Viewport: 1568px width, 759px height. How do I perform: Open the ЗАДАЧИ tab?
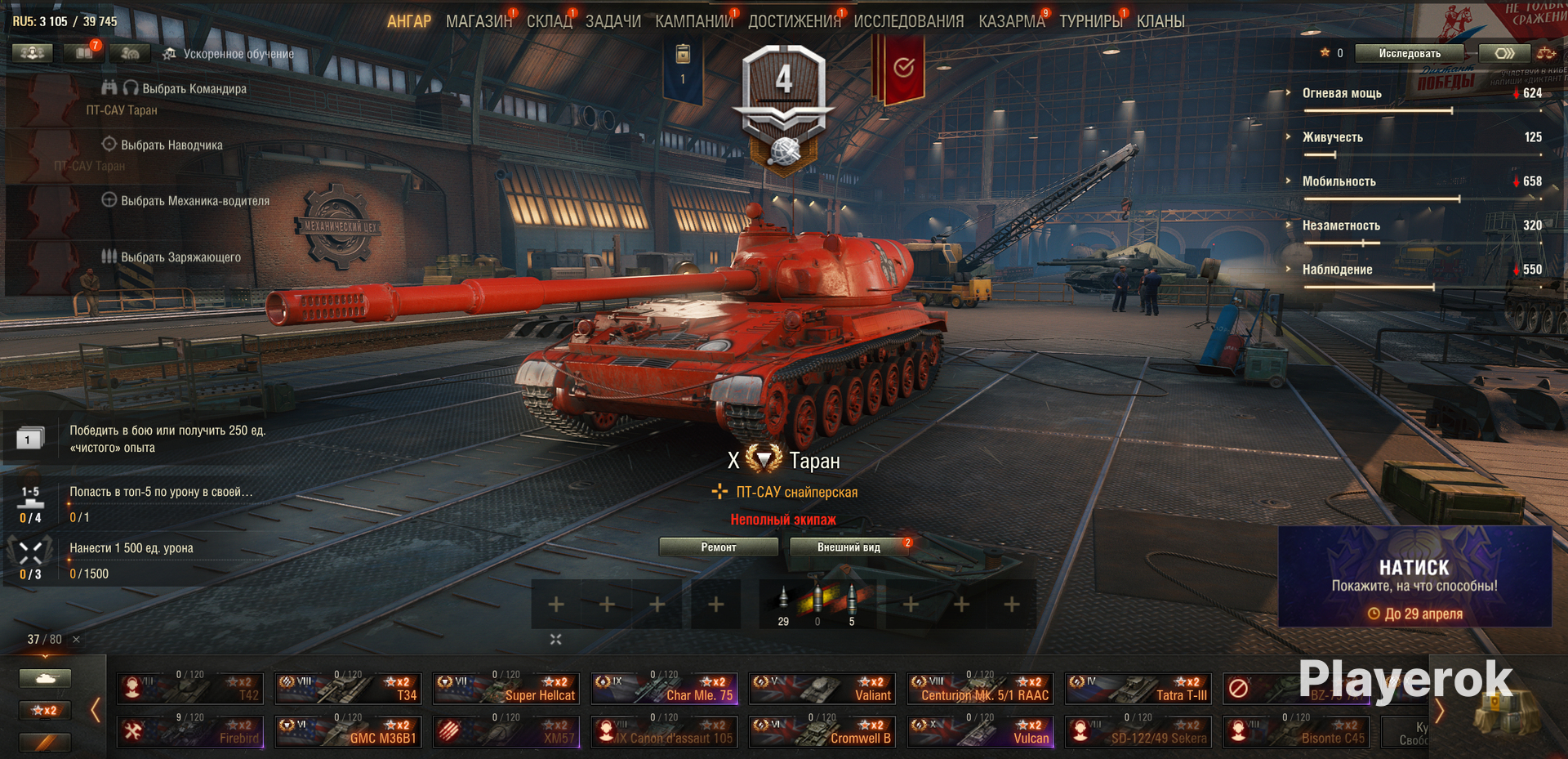click(612, 21)
